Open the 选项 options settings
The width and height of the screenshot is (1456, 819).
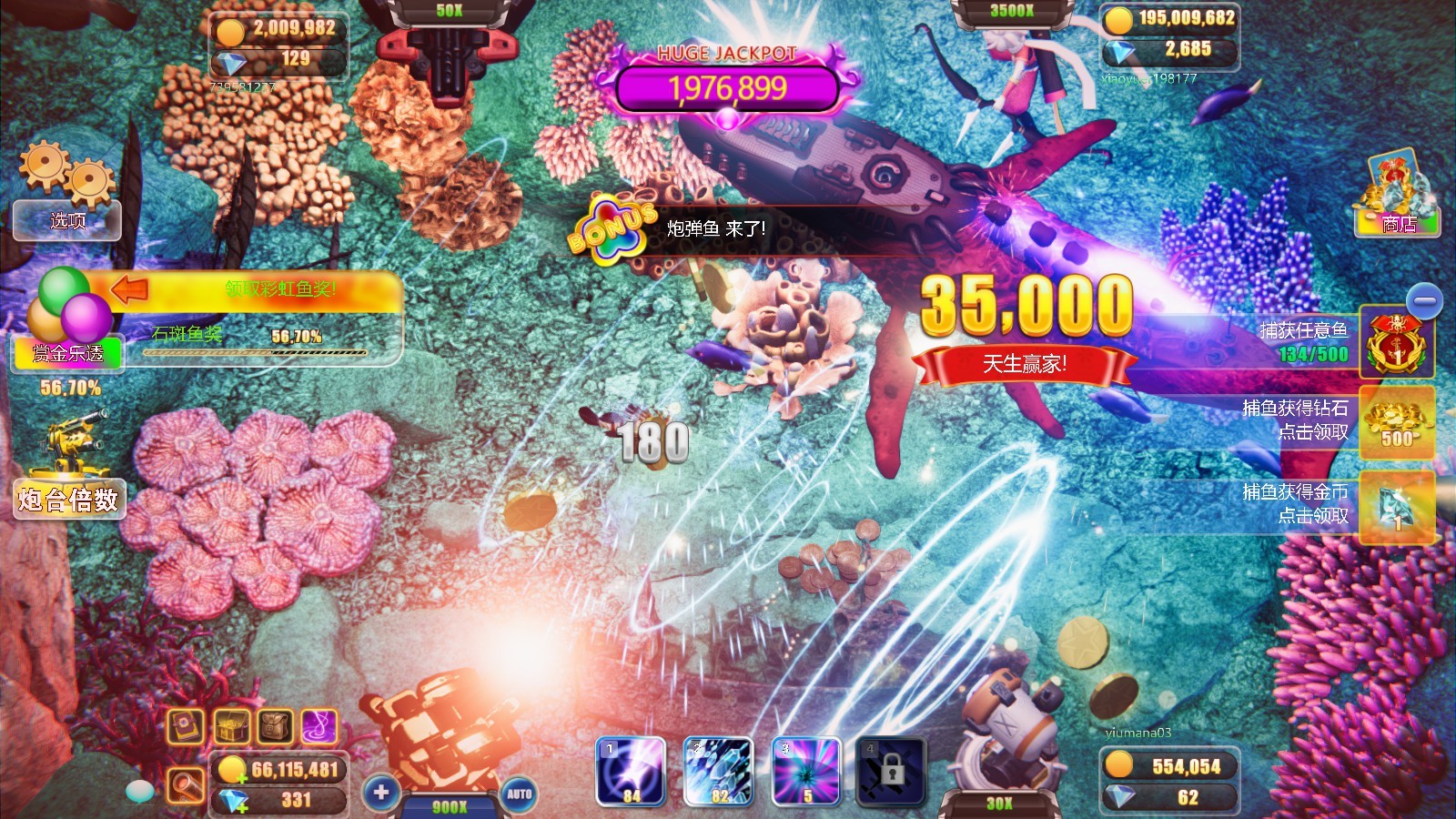point(65,218)
